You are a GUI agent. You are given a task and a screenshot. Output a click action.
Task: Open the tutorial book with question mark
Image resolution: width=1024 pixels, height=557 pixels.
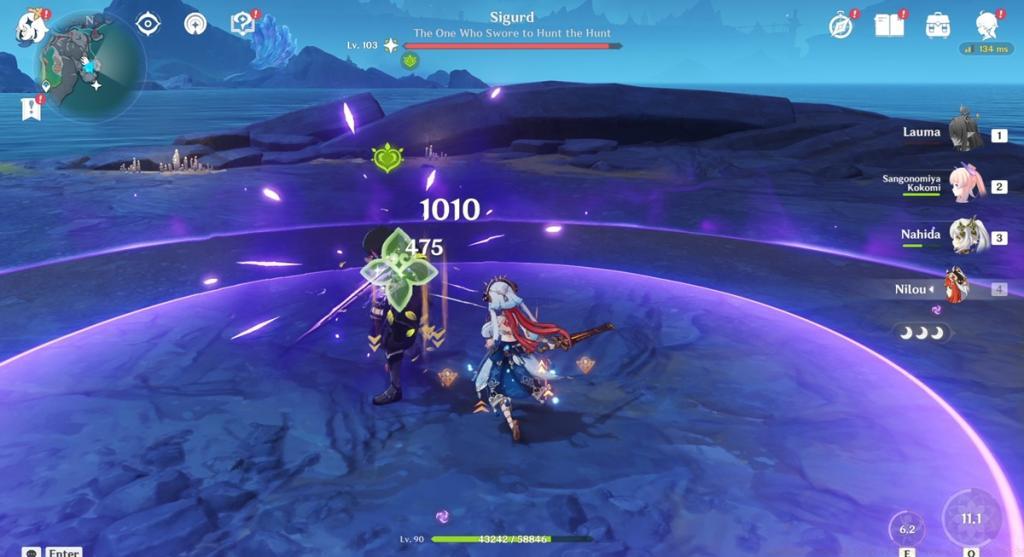(x=241, y=24)
